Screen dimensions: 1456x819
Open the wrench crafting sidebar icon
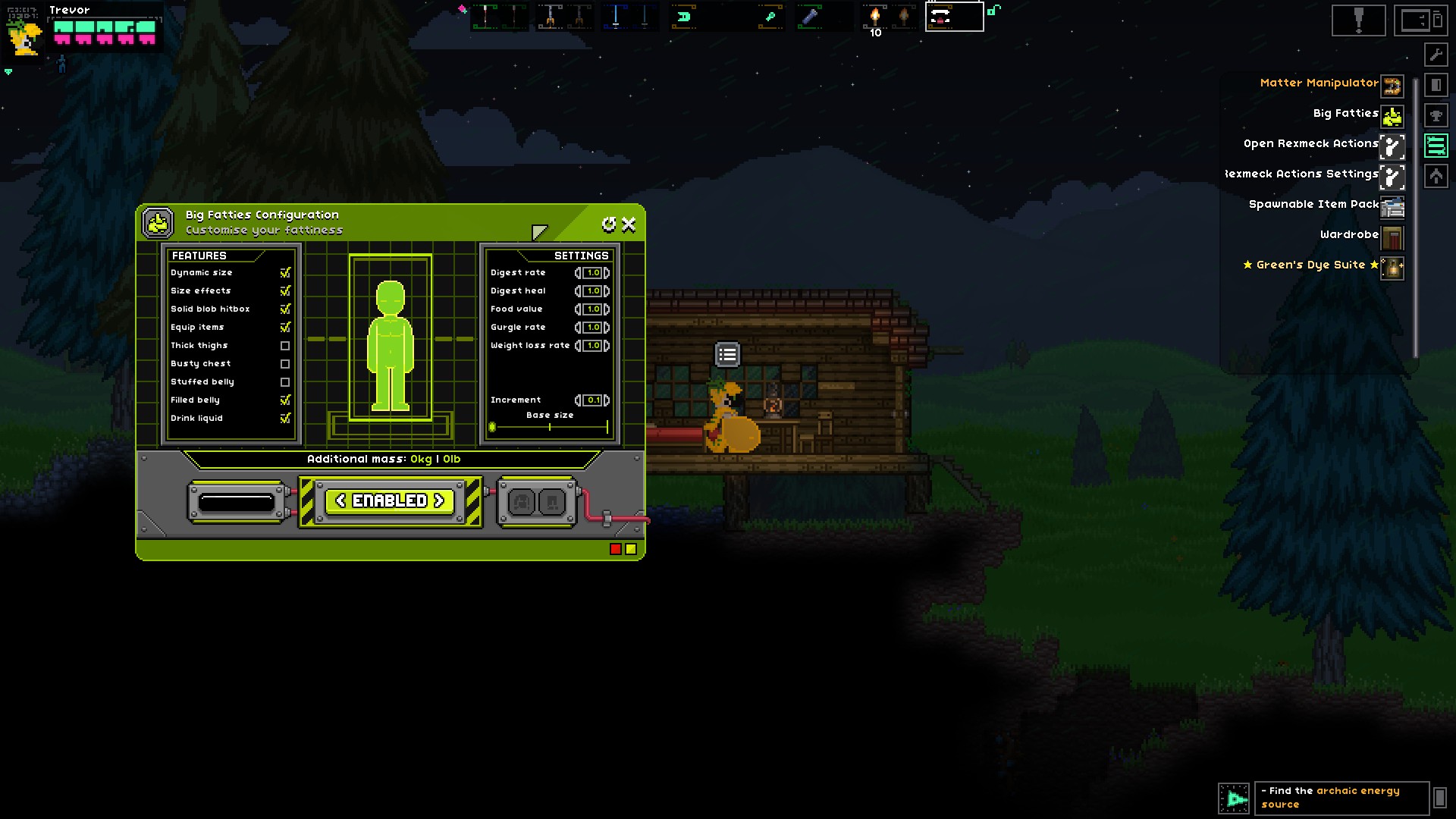1436,55
